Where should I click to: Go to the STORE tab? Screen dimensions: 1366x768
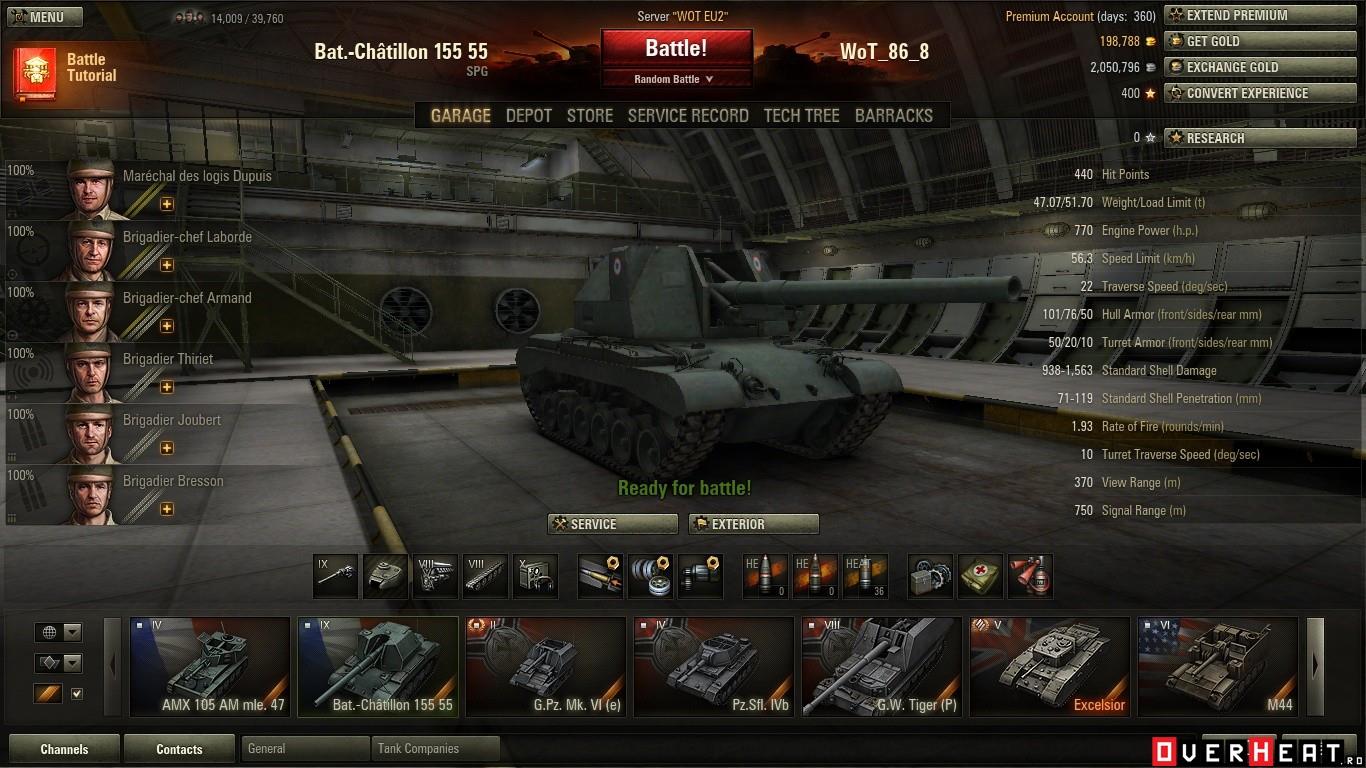(589, 116)
